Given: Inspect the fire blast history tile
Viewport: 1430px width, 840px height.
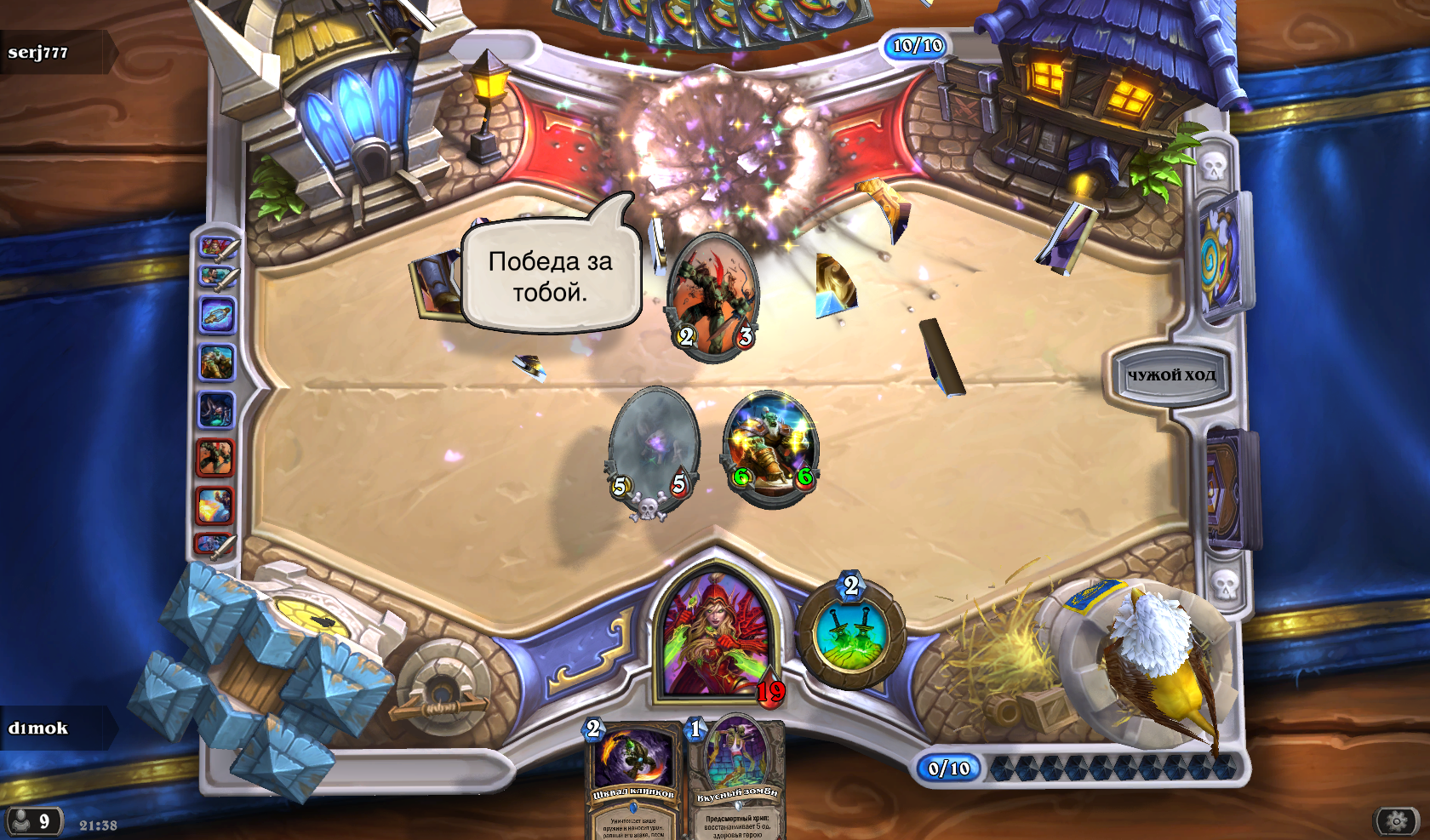Looking at the screenshot, I should point(214,506).
